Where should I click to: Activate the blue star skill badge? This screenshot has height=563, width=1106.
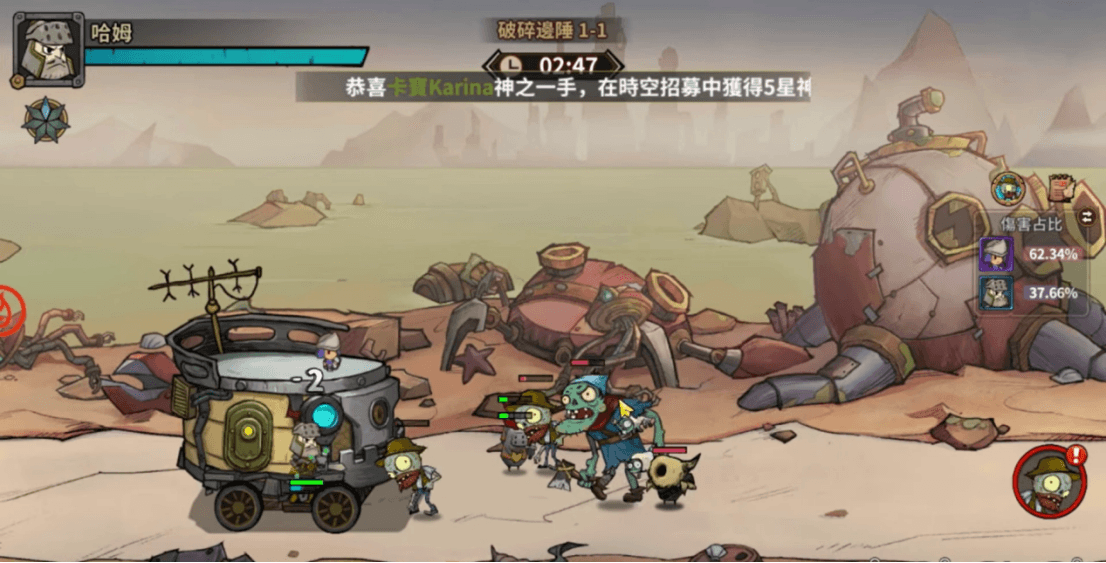point(46,120)
